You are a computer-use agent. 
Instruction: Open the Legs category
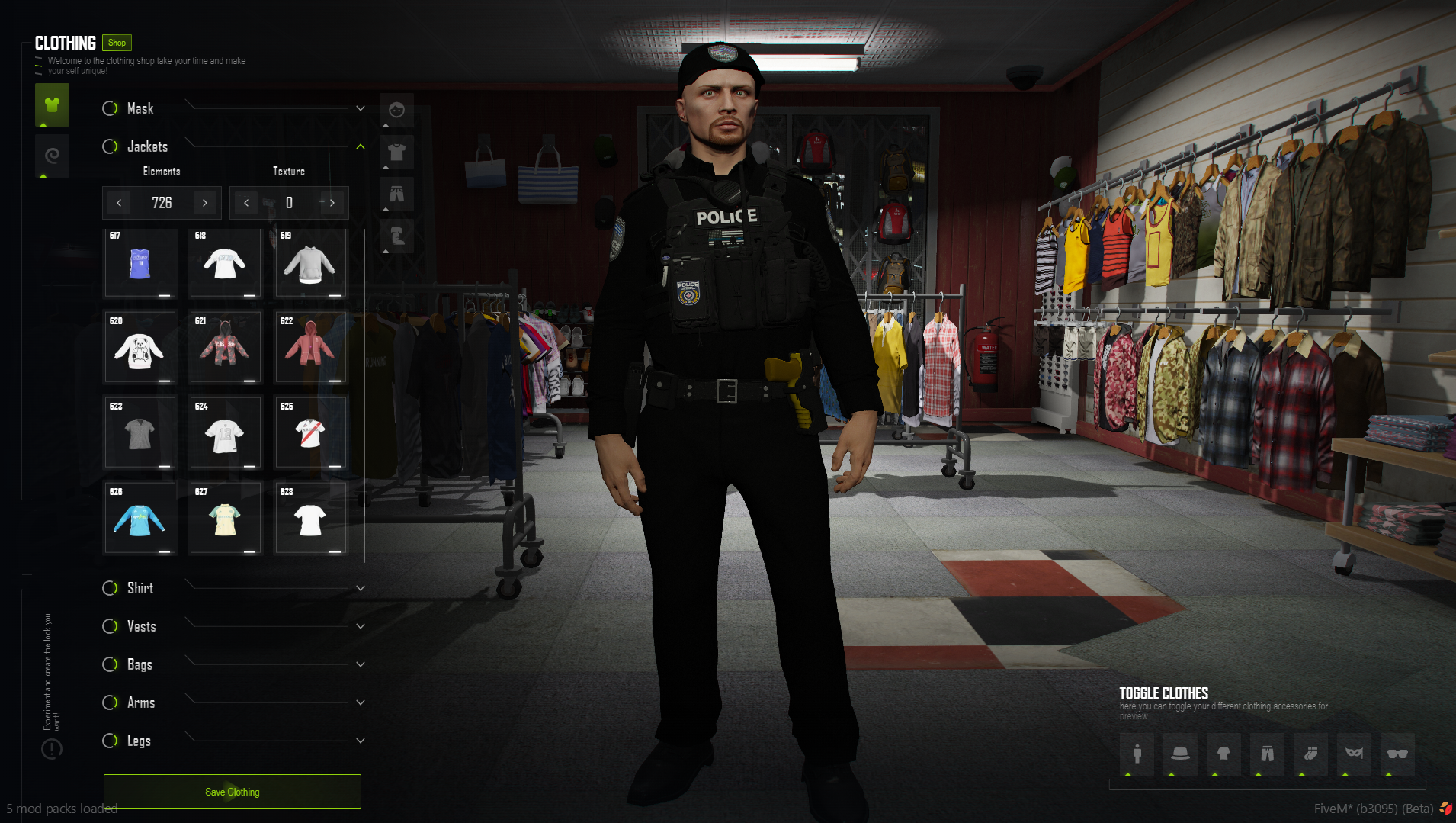[360, 741]
